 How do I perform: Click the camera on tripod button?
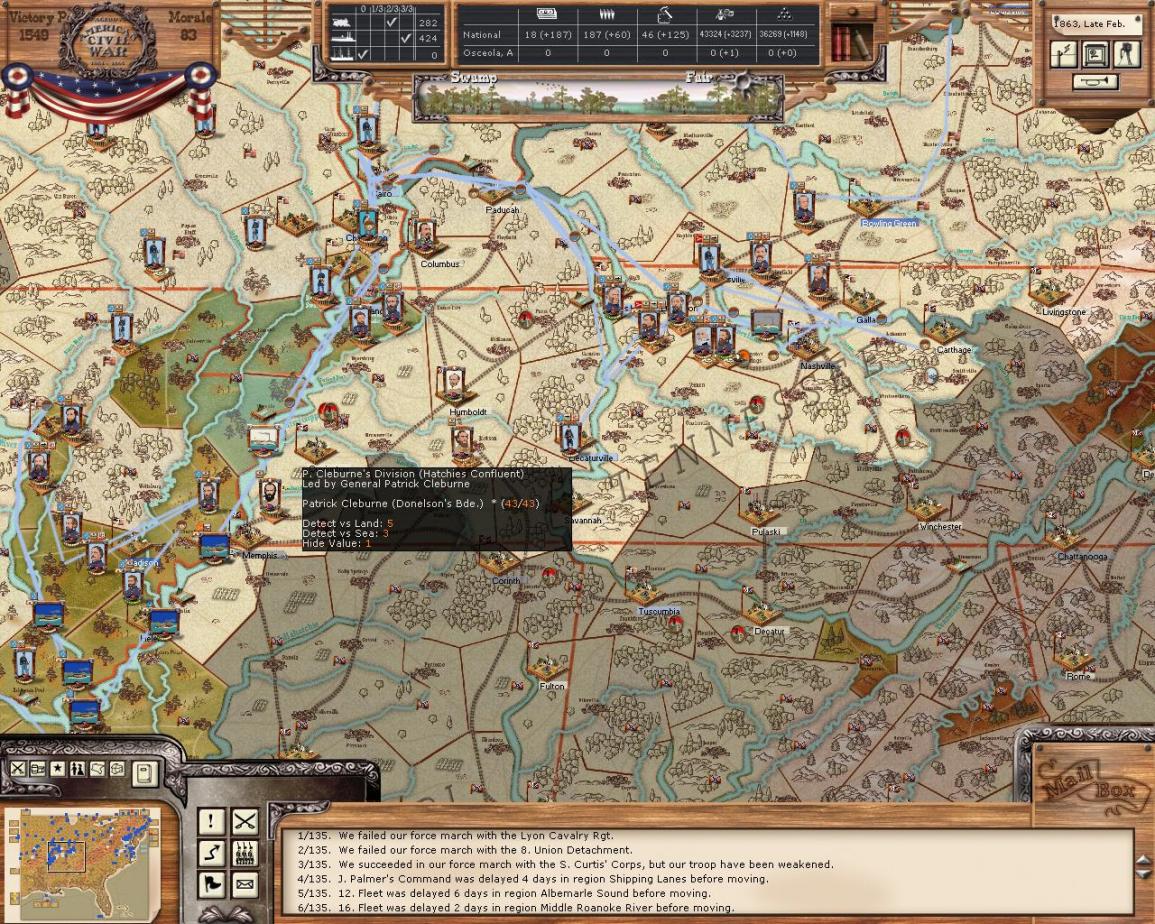click(x=1127, y=54)
